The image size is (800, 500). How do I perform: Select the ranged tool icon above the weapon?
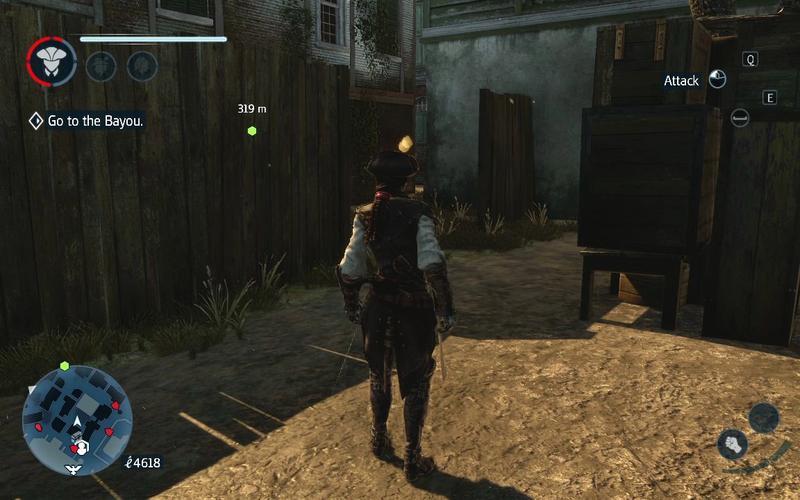[x=764, y=418]
